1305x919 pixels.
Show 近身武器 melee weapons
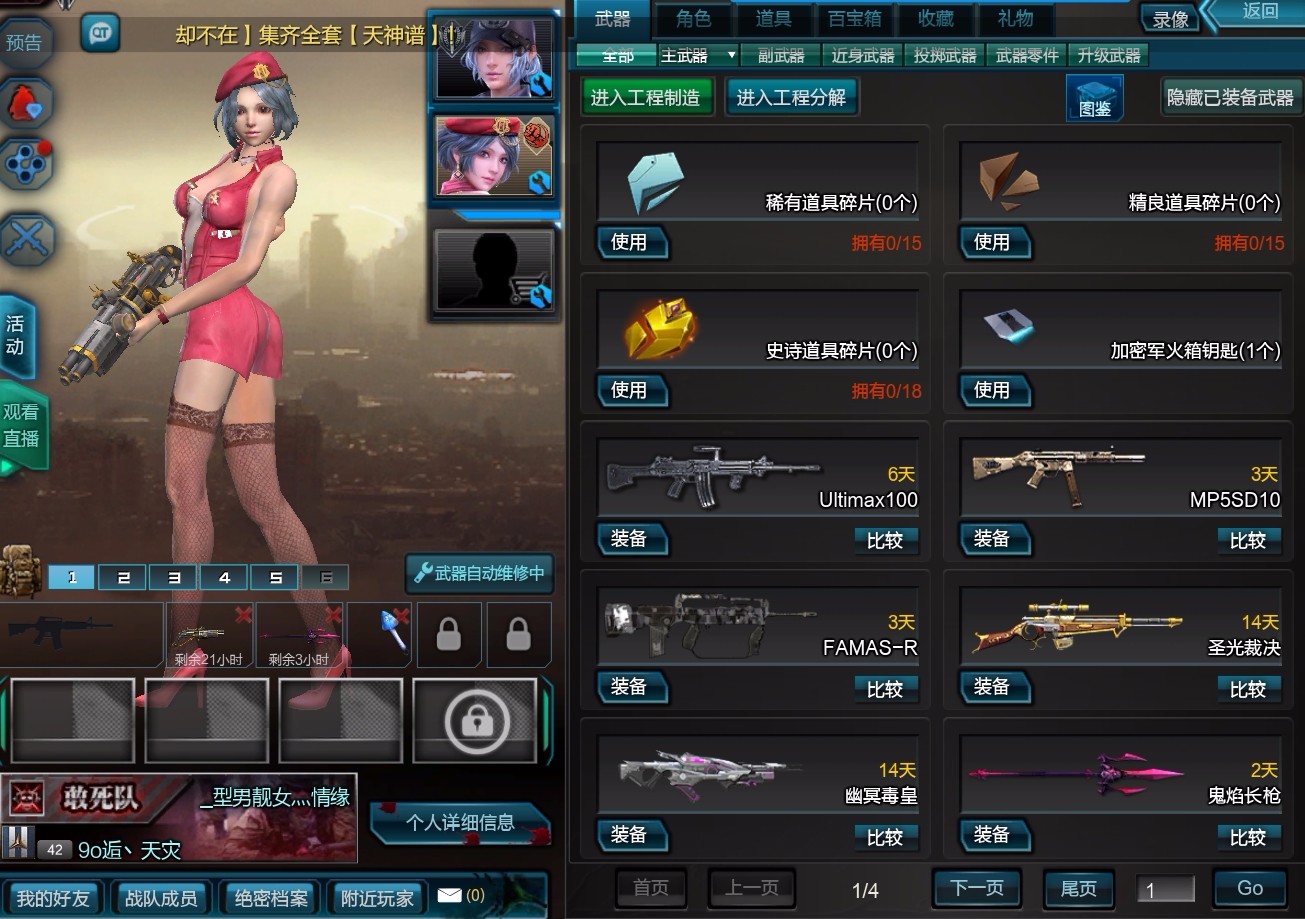point(863,56)
